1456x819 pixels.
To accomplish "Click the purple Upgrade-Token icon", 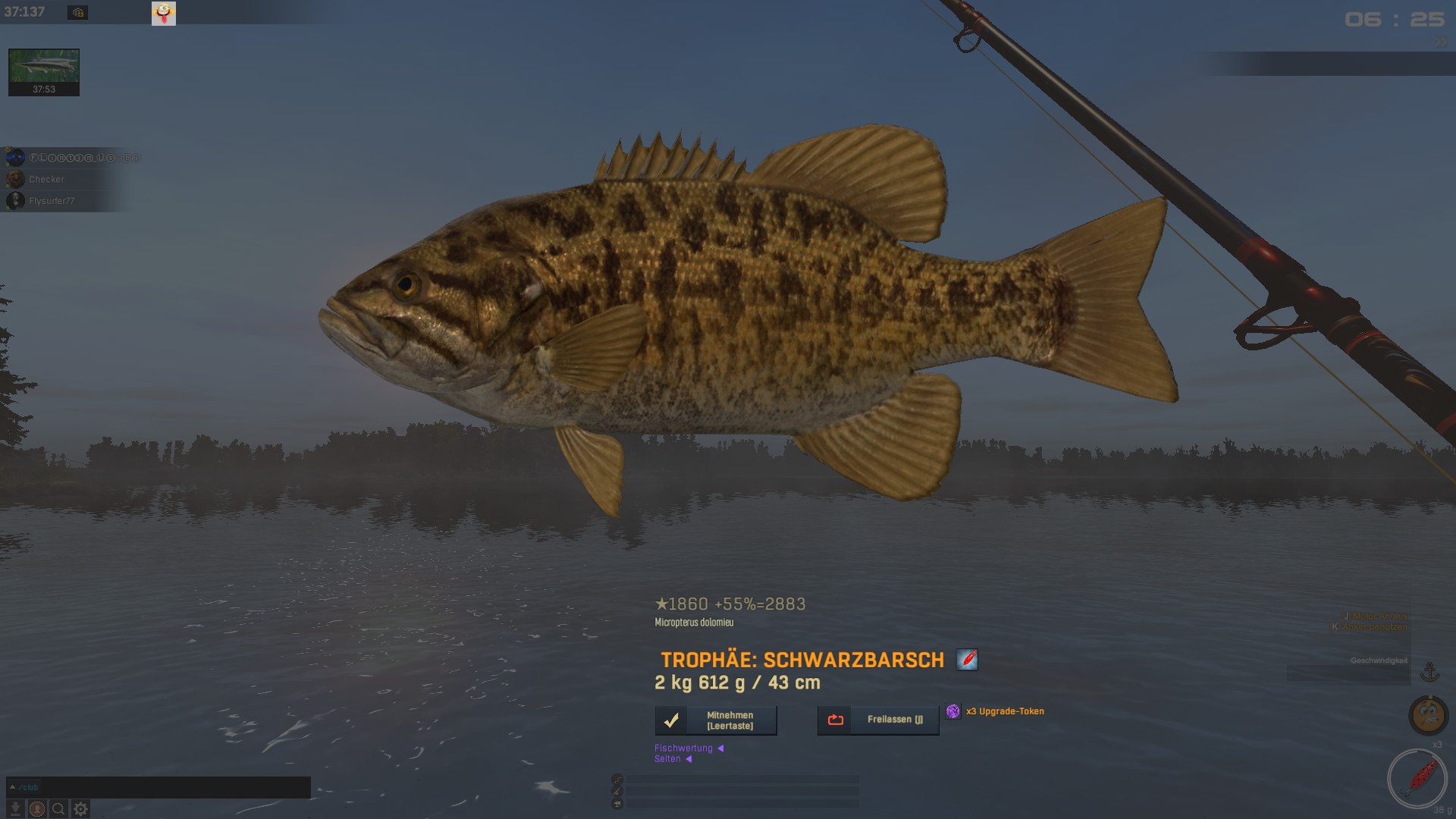I will [953, 711].
